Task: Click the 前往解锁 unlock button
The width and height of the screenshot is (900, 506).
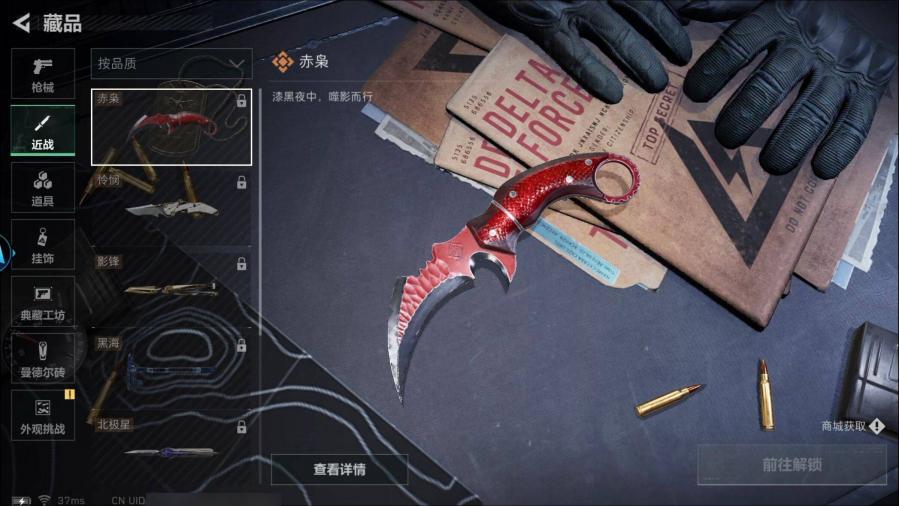Action: tap(791, 464)
